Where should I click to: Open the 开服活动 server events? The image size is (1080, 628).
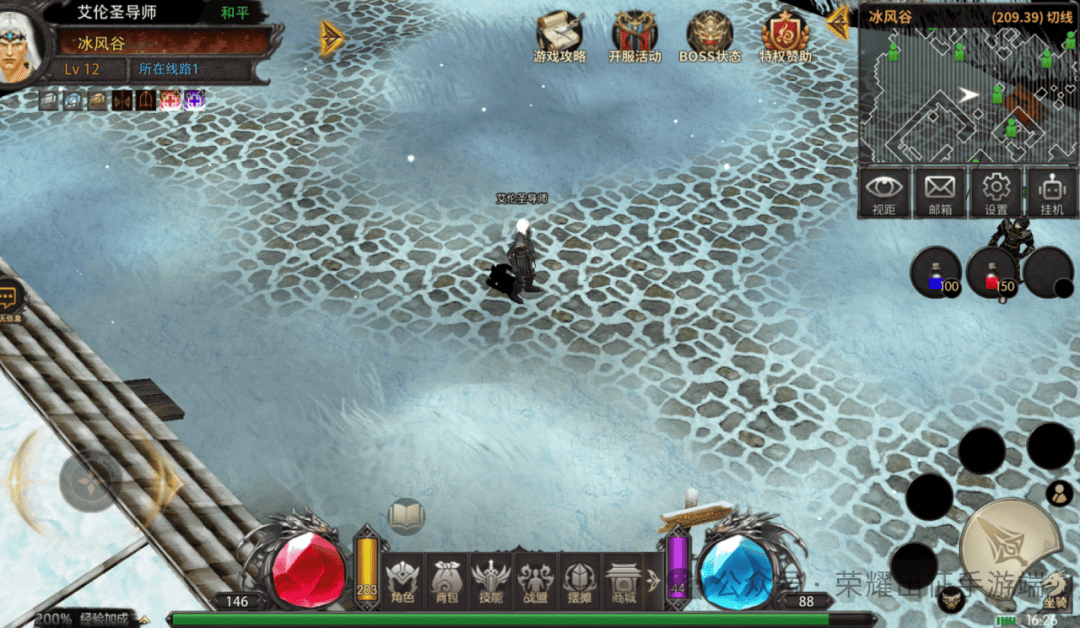click(x=635, y=38)
